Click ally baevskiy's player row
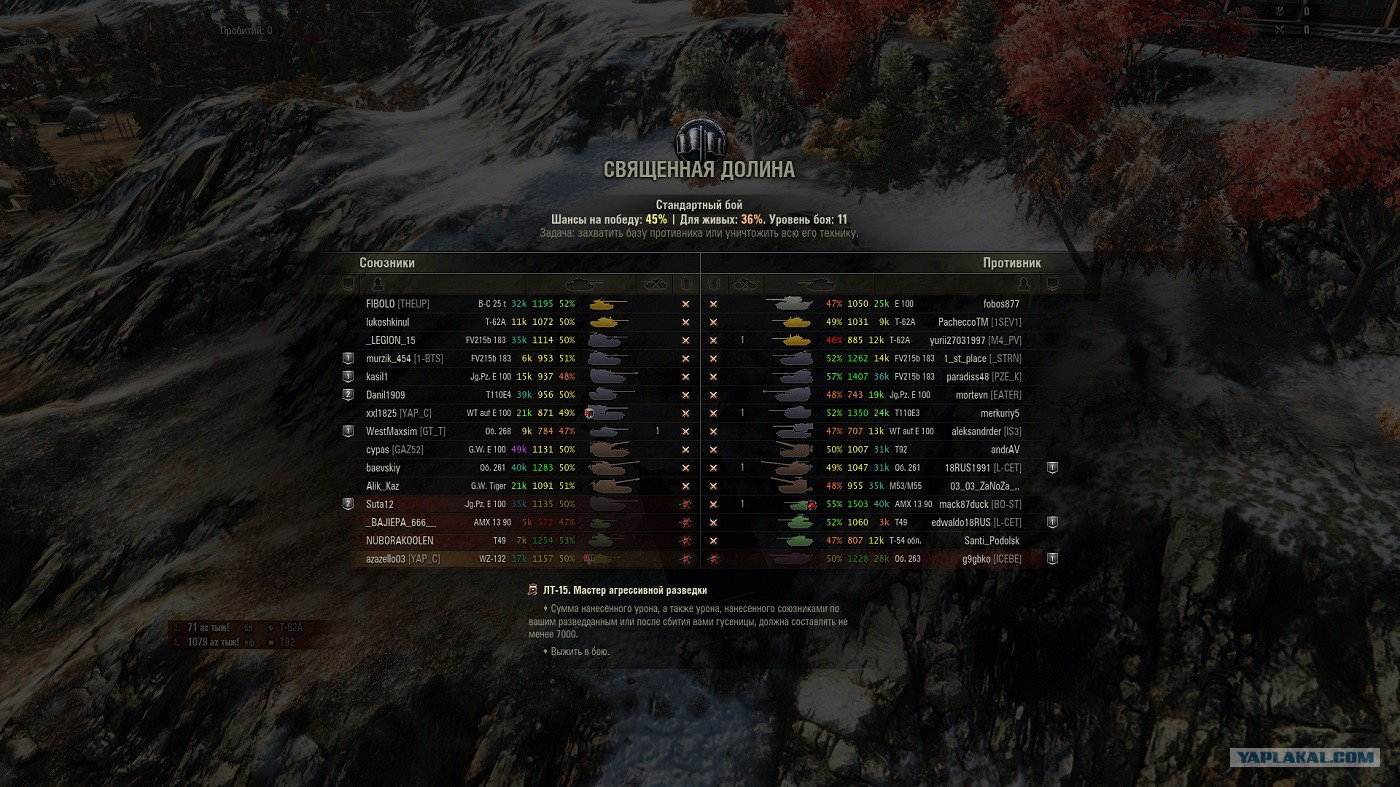Screen dimensions: 1400x787 383,467
